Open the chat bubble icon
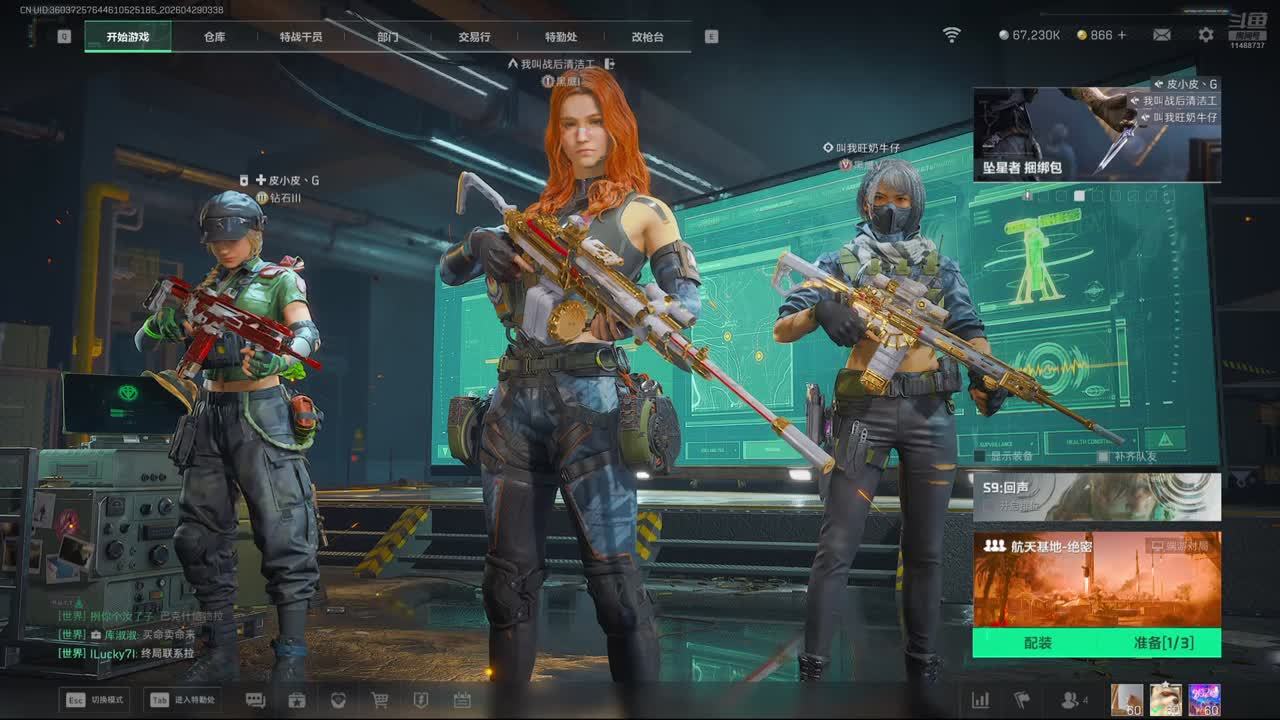 (x=255, y=700)
